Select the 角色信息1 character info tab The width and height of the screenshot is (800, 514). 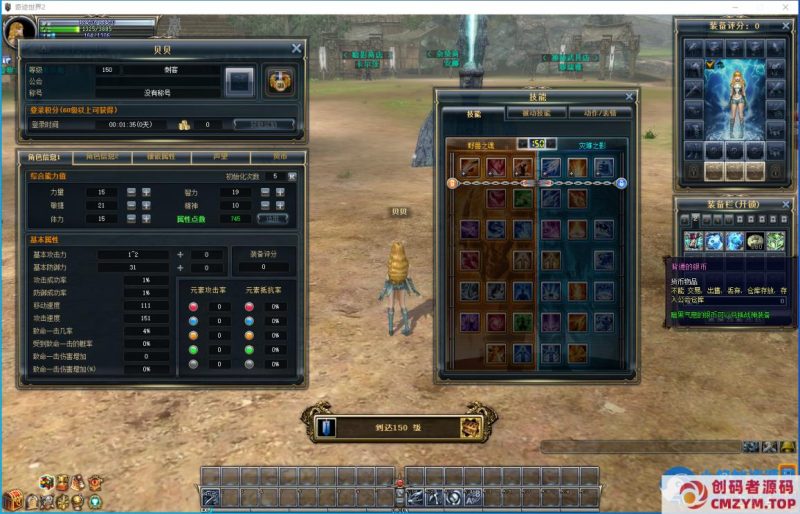coord(46,157)
